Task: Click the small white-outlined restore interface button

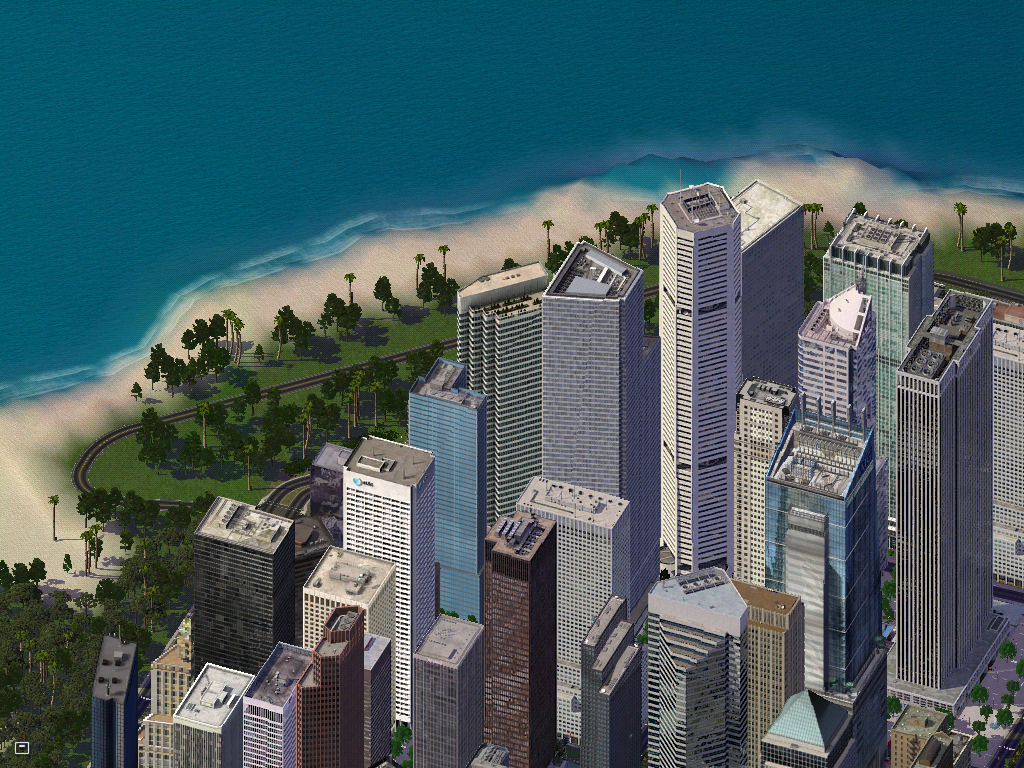Action: [22, 747]
